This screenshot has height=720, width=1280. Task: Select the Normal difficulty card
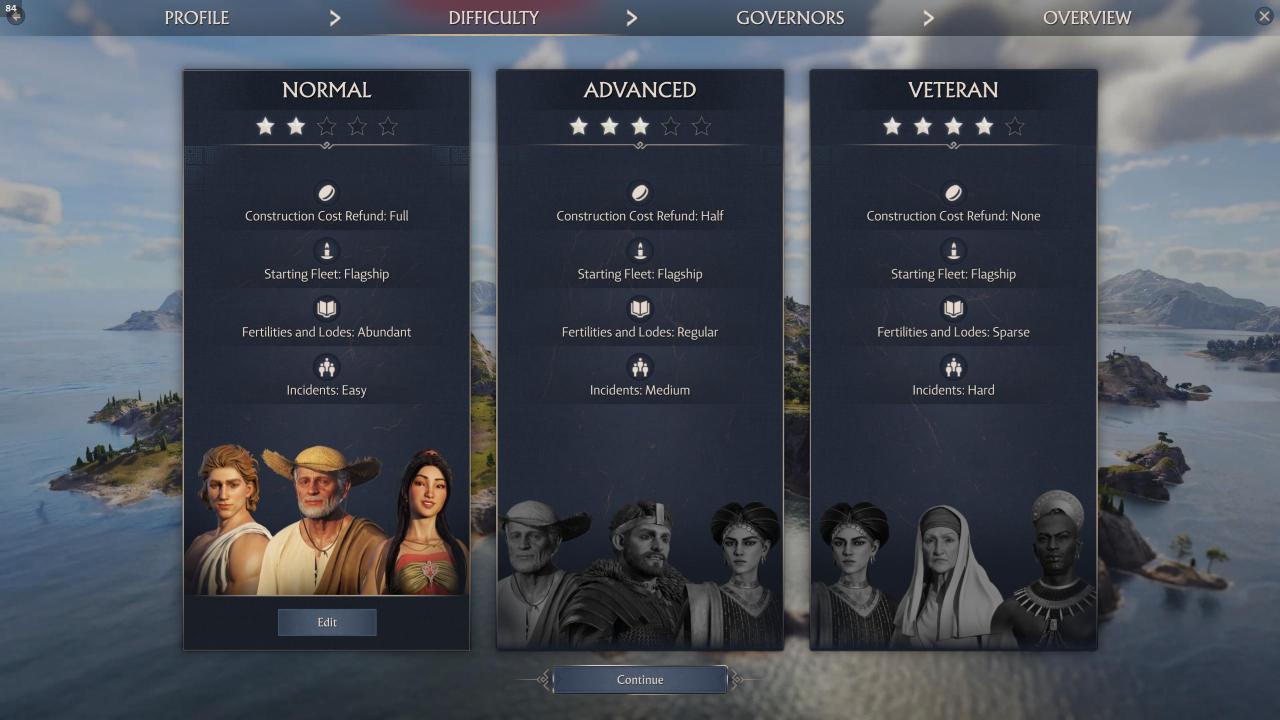(326, 300)
